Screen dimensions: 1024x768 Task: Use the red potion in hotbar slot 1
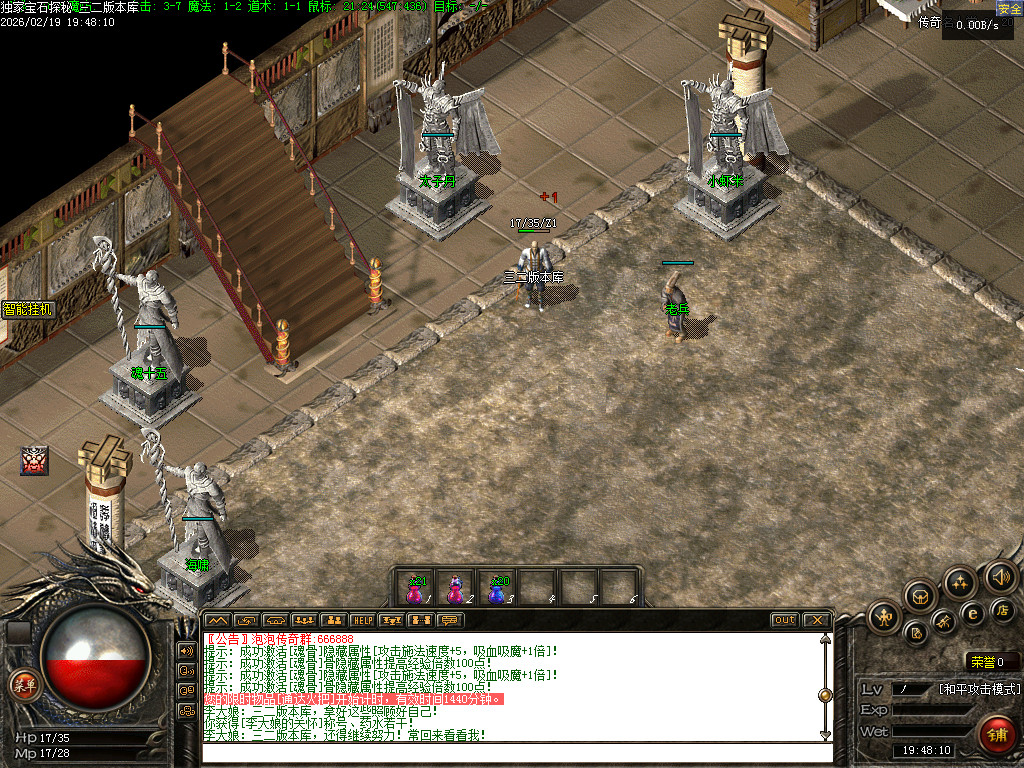click(415, 590)
